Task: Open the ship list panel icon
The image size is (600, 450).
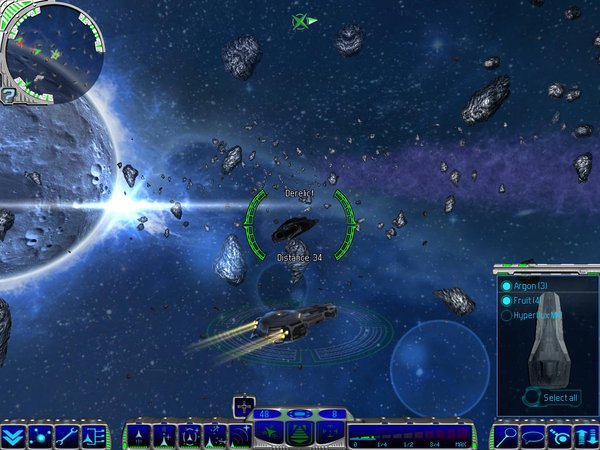Action: pos(93,435)
